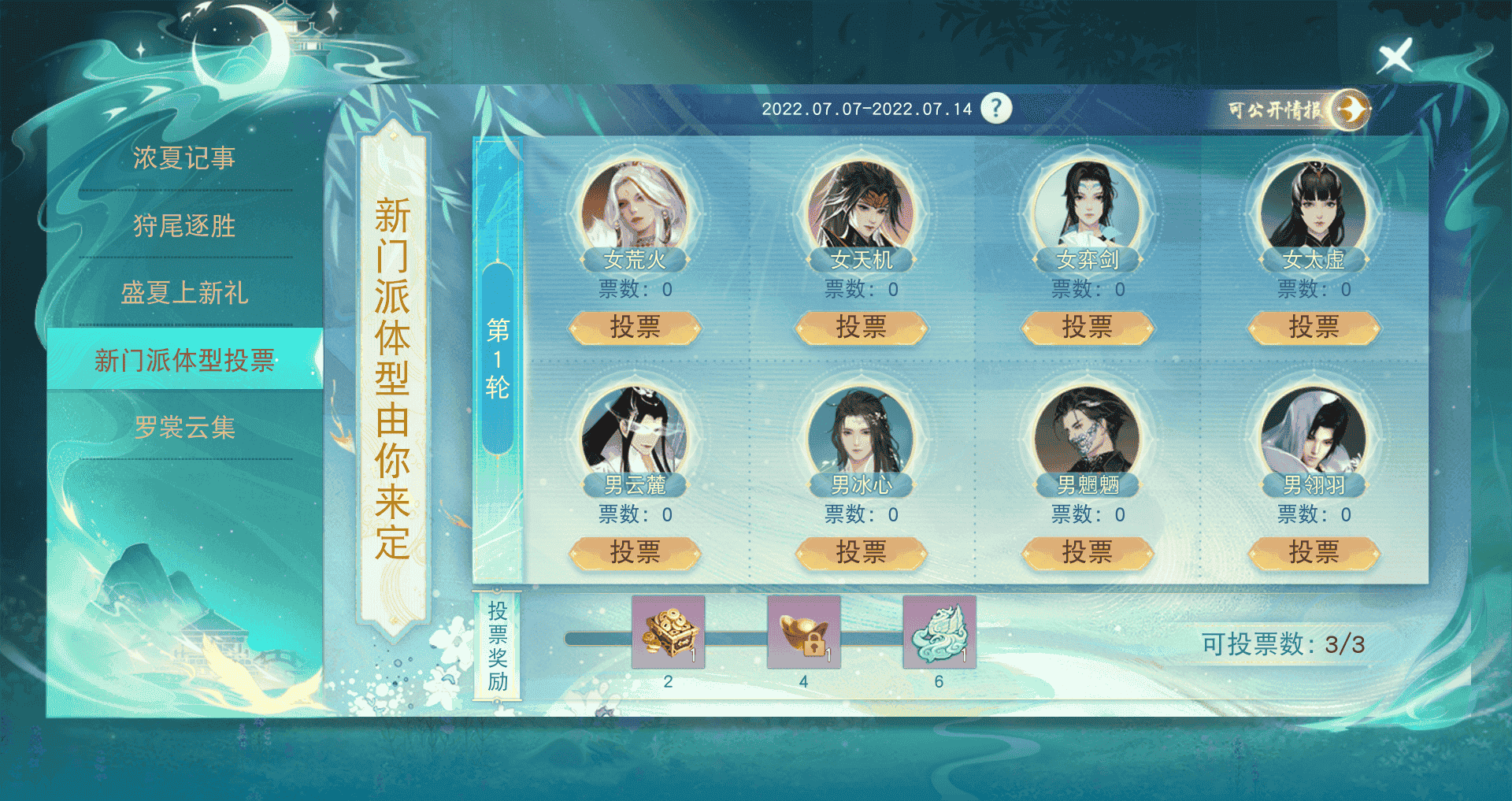This screenshot has height=801, width=1512.
Task: Vote for 女天机 with the 投票 button
Action: coord(862,328)
